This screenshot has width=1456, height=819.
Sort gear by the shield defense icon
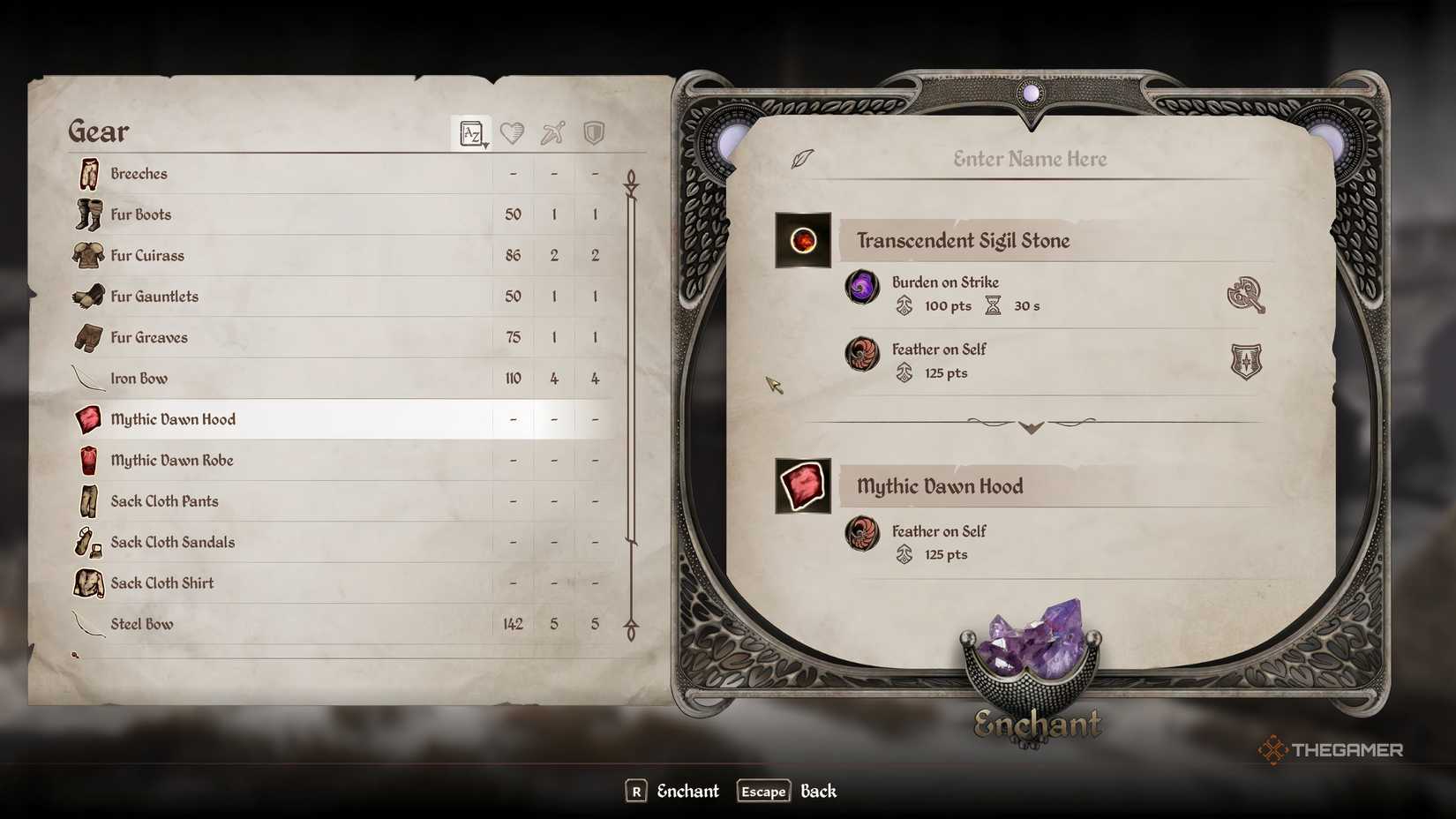[x=592, y=132]
